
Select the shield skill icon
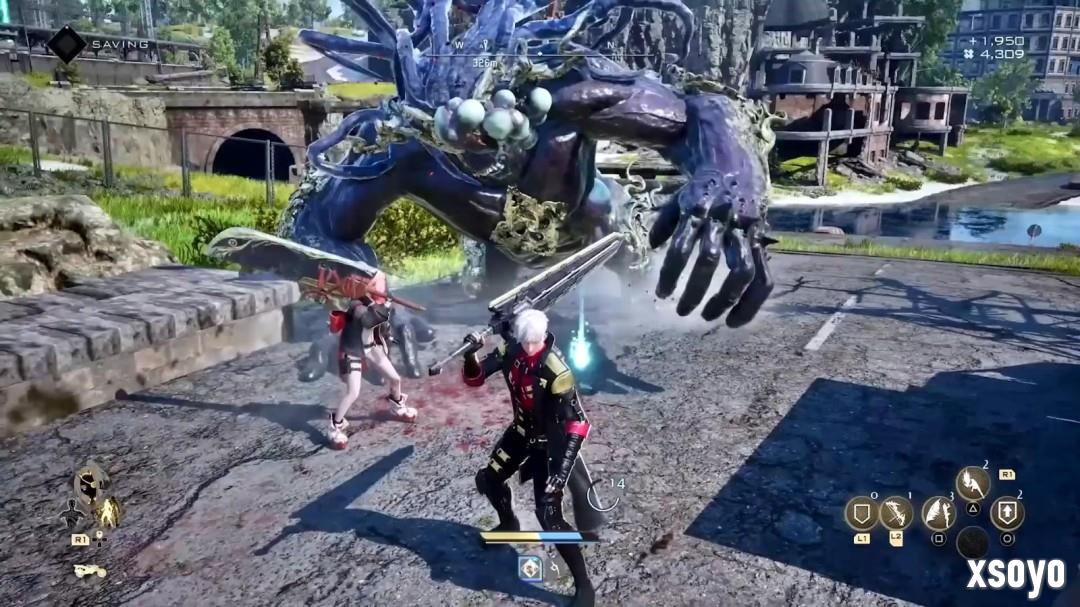click(861, 513)
